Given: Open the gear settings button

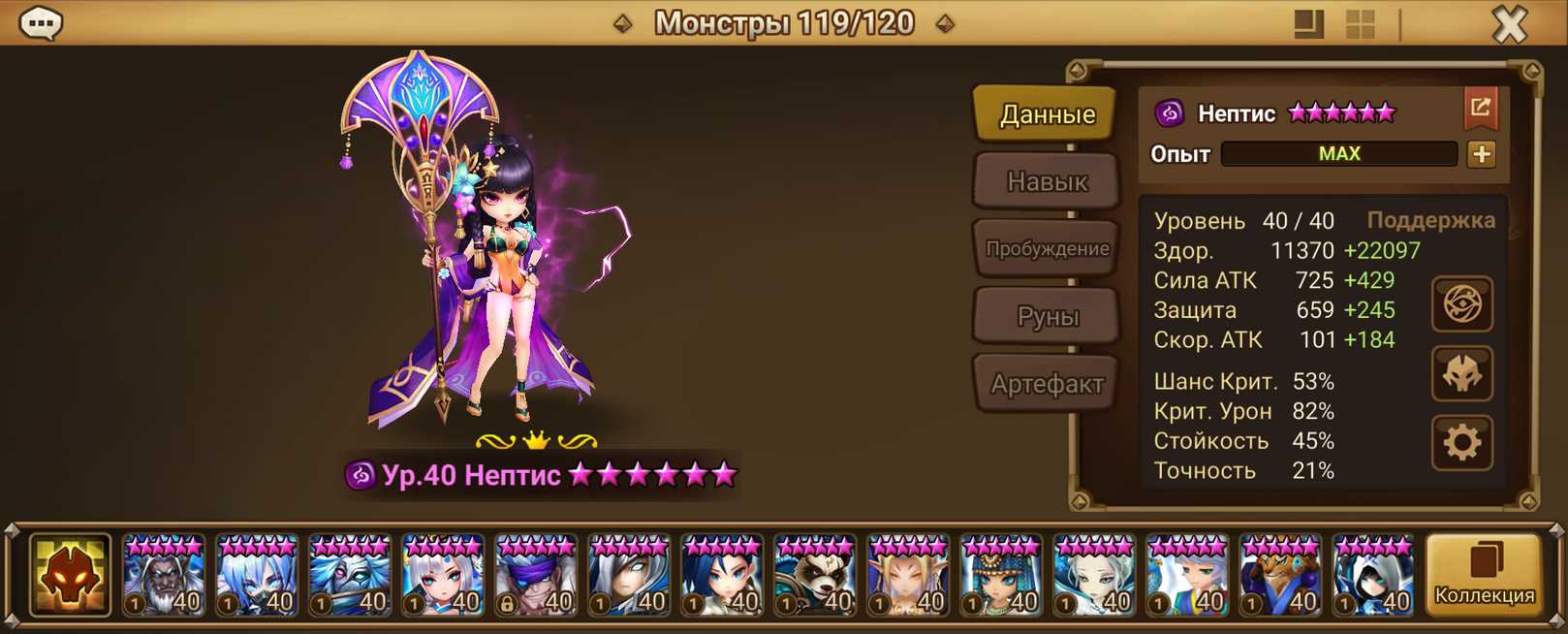Looking at the screenshot, I should click(1461, 443).
